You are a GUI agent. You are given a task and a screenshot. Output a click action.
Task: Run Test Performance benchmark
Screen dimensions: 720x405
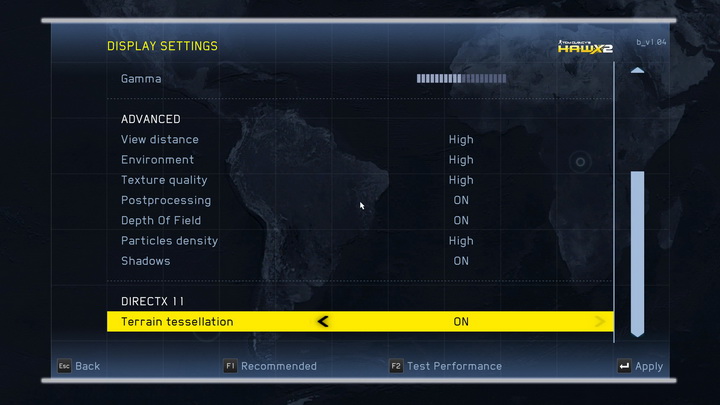pyautogui.click(x=446, y=366)
